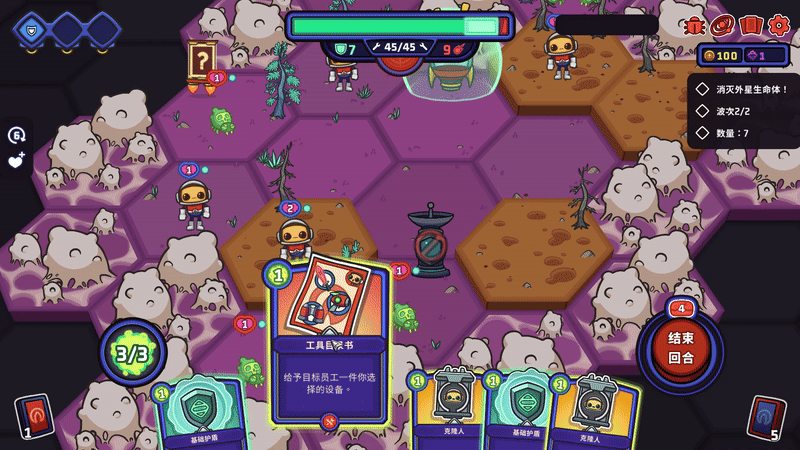Click the circular arrow icon showing 6
This screenshot has width=800, height=450.
pos(16,135)
